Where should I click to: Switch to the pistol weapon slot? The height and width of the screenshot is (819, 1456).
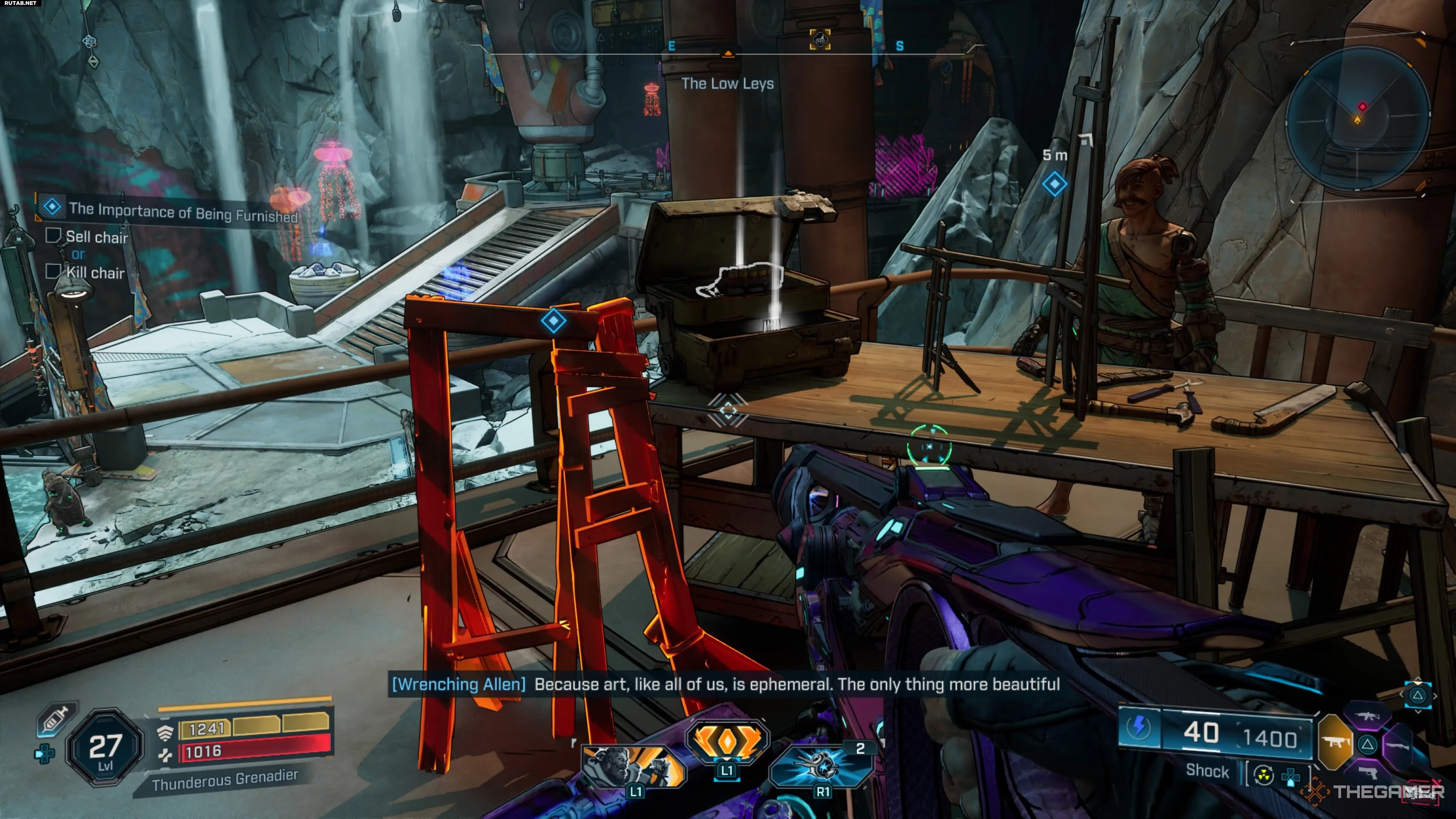(1368, 772)
